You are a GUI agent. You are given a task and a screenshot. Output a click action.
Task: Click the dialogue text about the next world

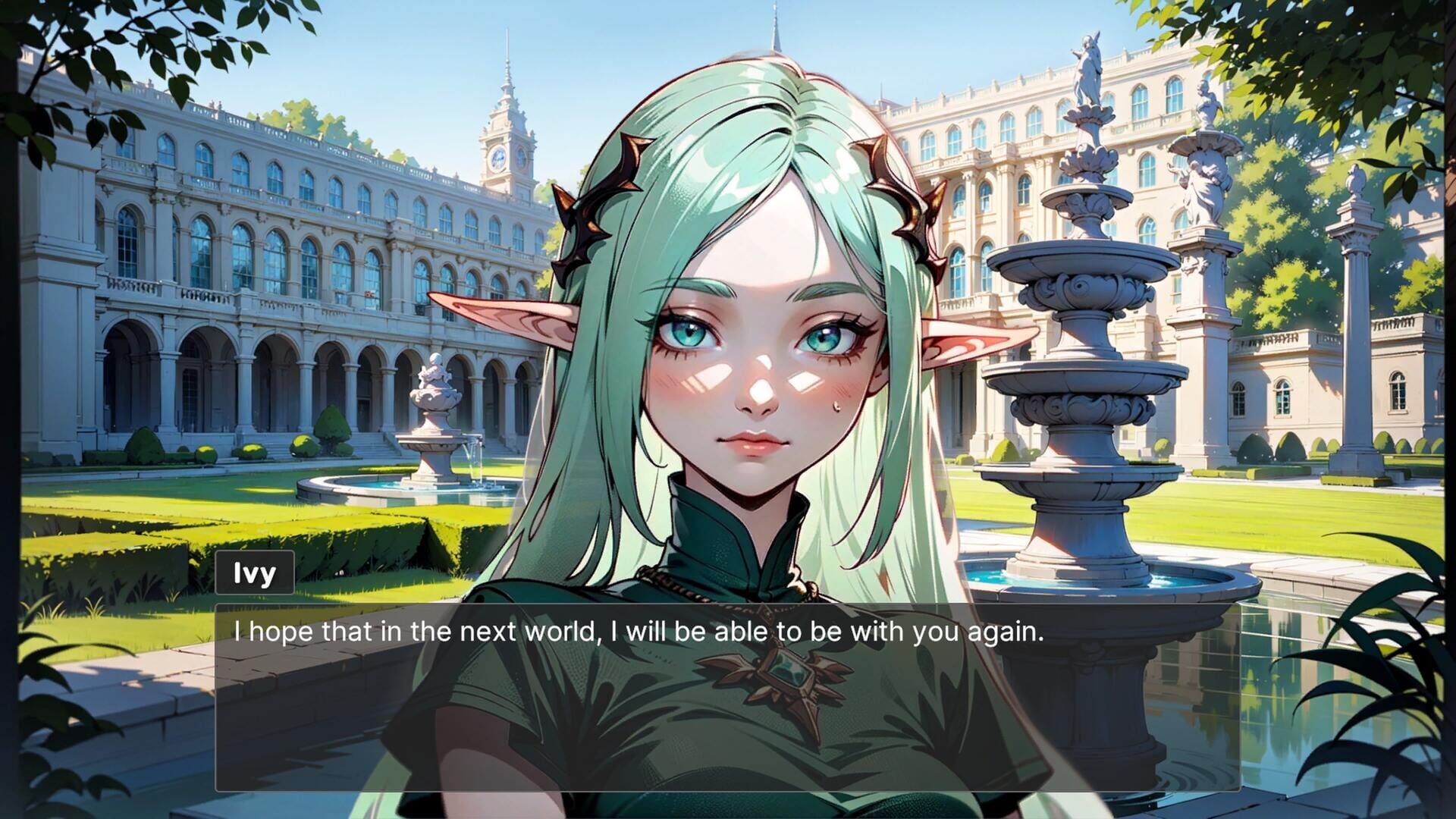coord(641,631)
